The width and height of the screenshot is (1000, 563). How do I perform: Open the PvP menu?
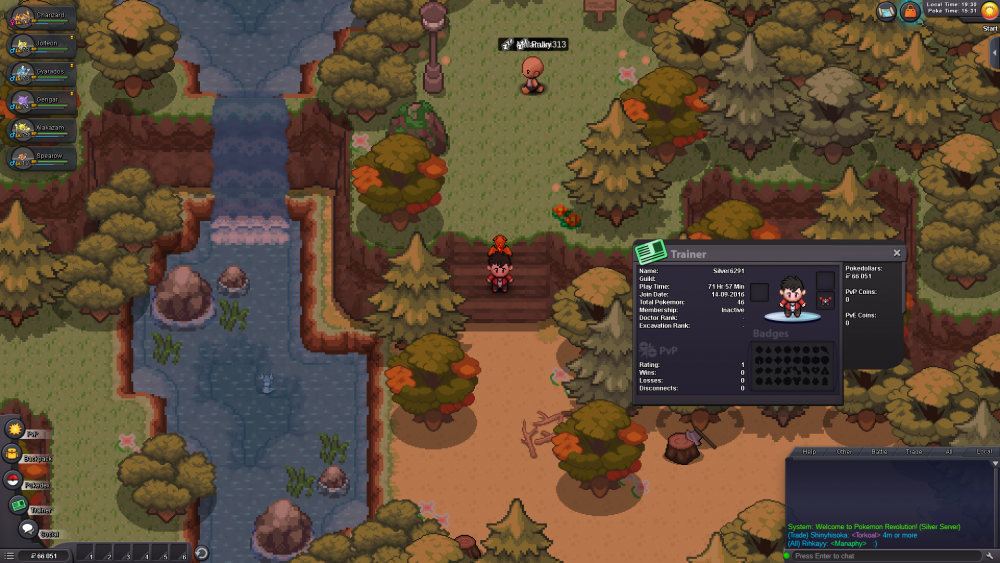click(15, 429)
